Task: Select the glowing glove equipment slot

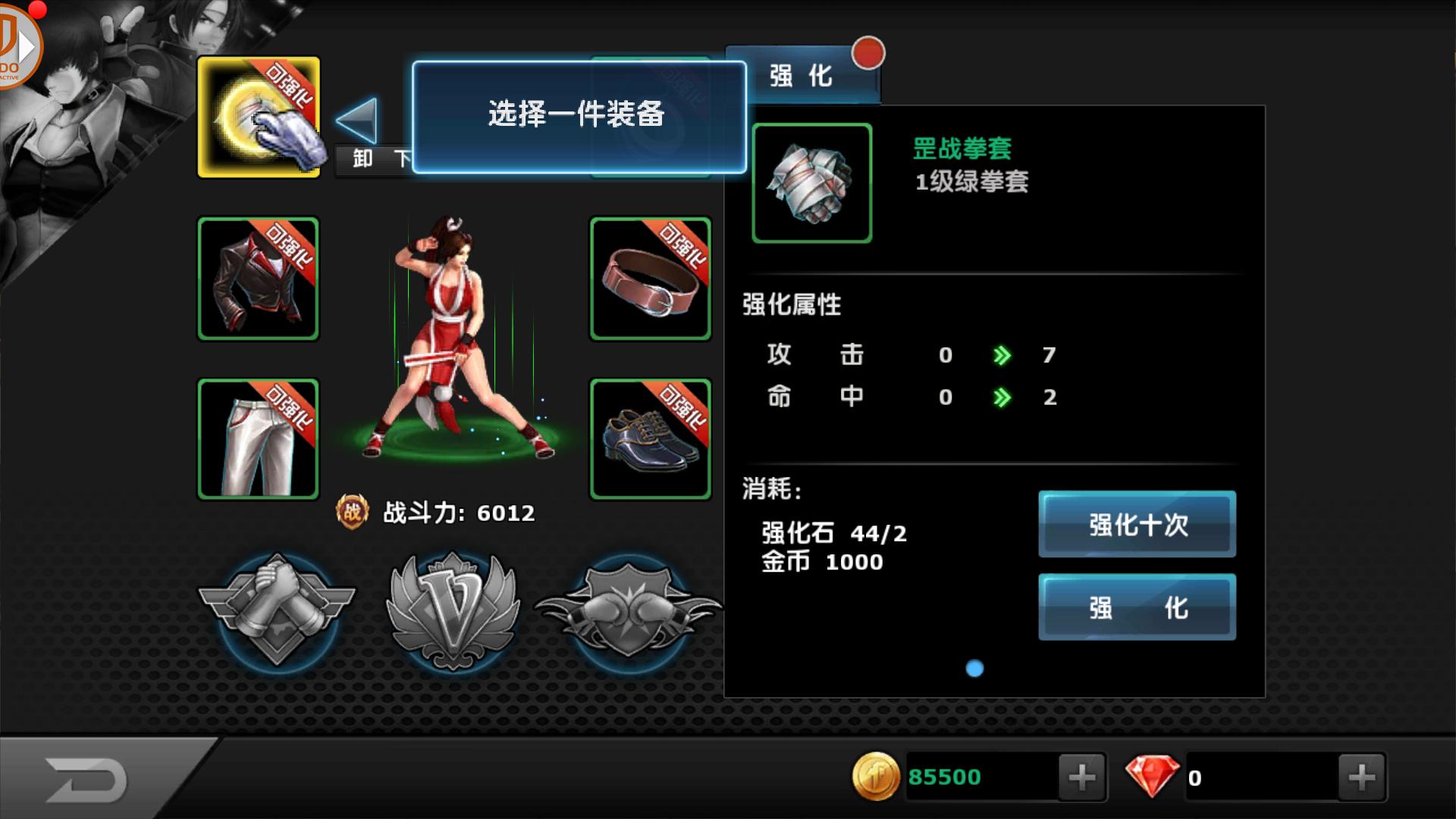Action: point(258,118)
